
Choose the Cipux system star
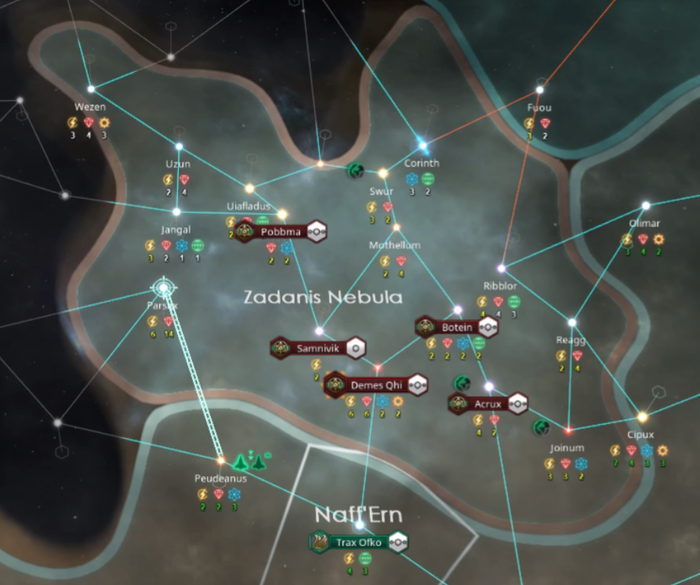[x=641, y=417]
